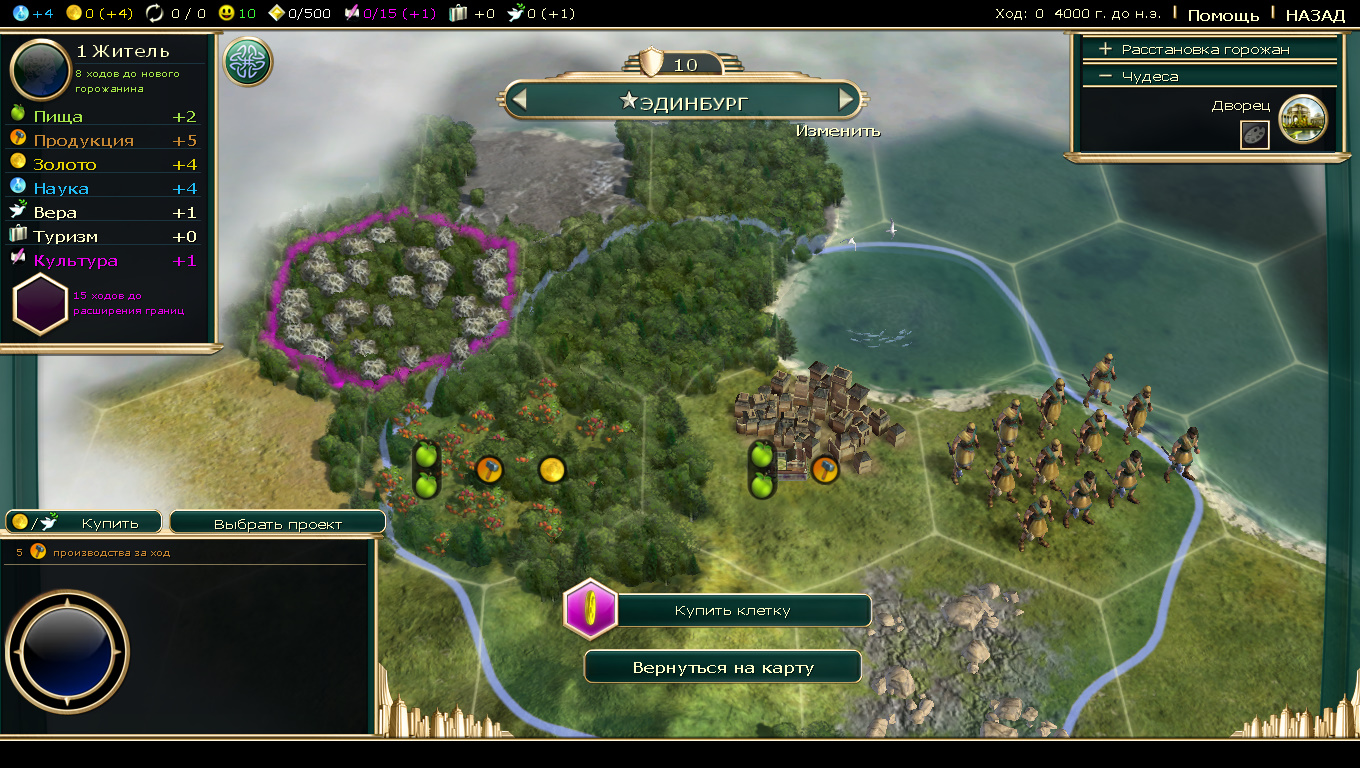Open the Купить purchase button
This screenshot has width=1360, height=768.
tap(85, 522)
